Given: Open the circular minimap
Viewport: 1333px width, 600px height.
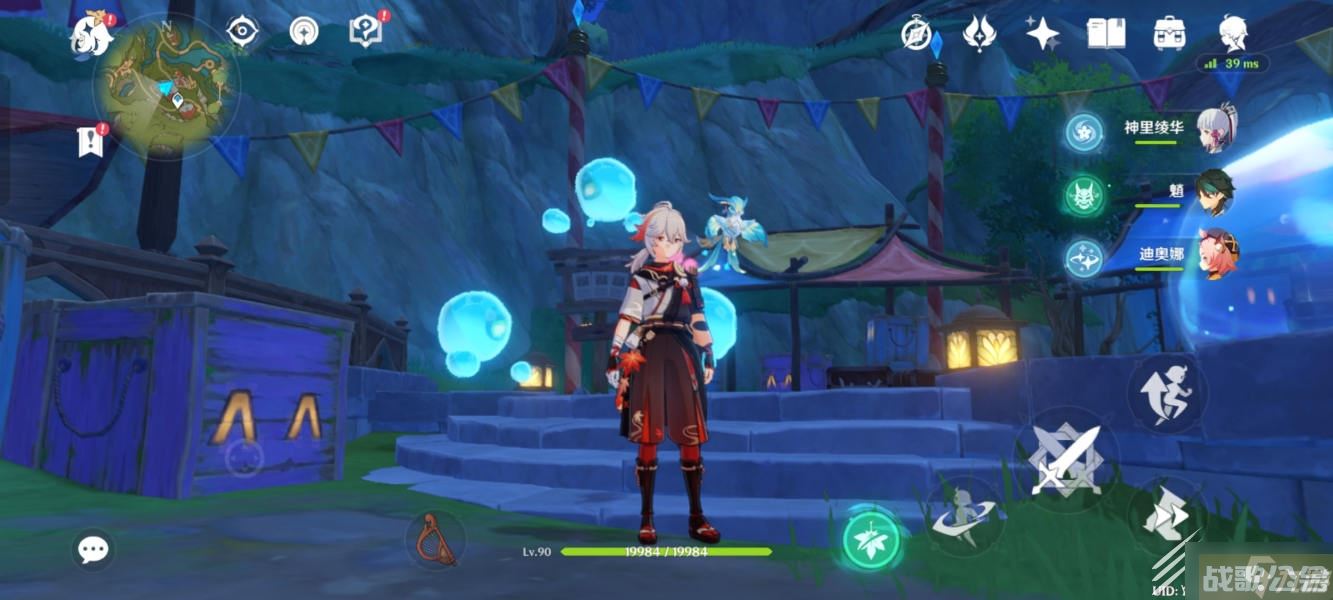Looking at the screenshot, I should [x=166, y=86].
